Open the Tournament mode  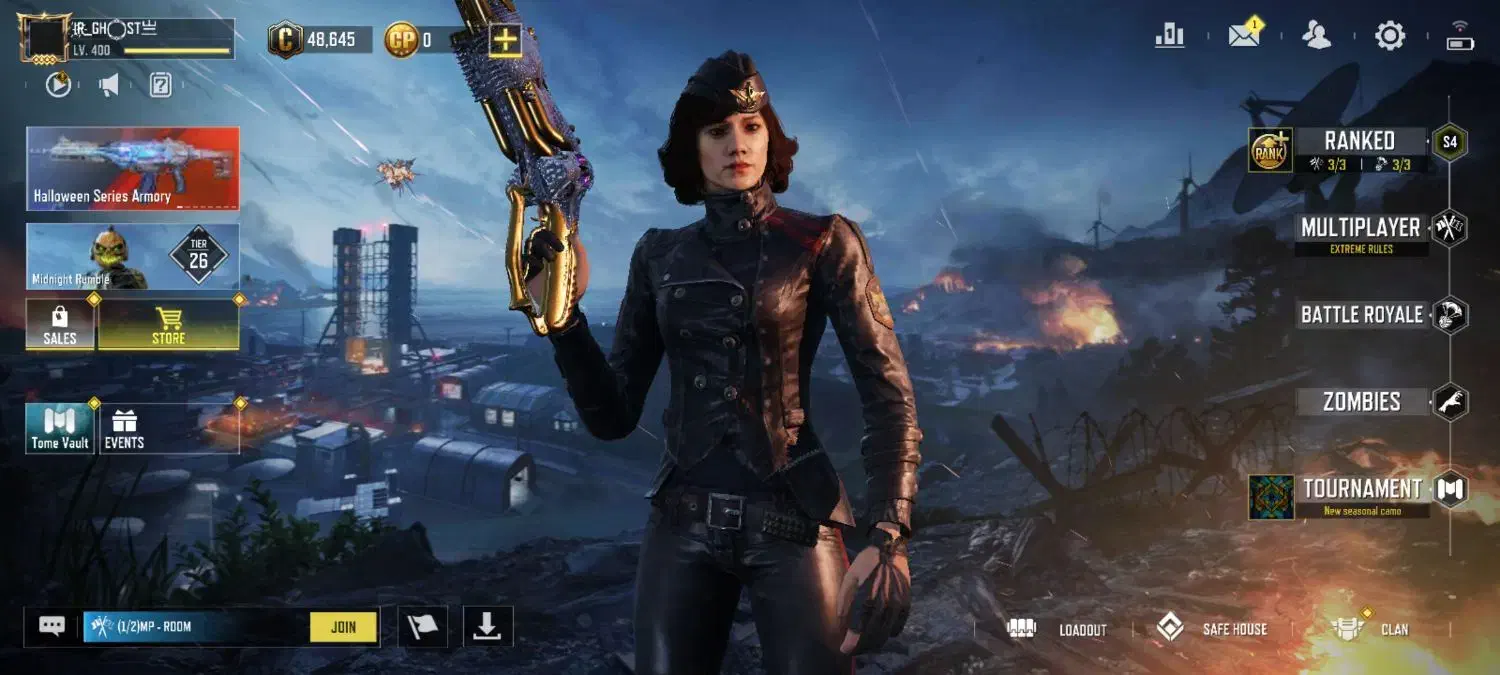(1361, 490)
